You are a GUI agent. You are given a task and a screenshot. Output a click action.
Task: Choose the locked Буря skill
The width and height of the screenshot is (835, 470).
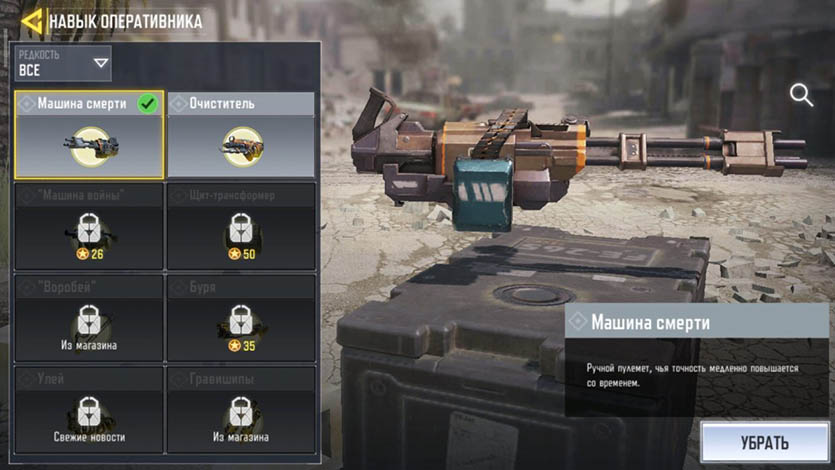coord(241,319)
